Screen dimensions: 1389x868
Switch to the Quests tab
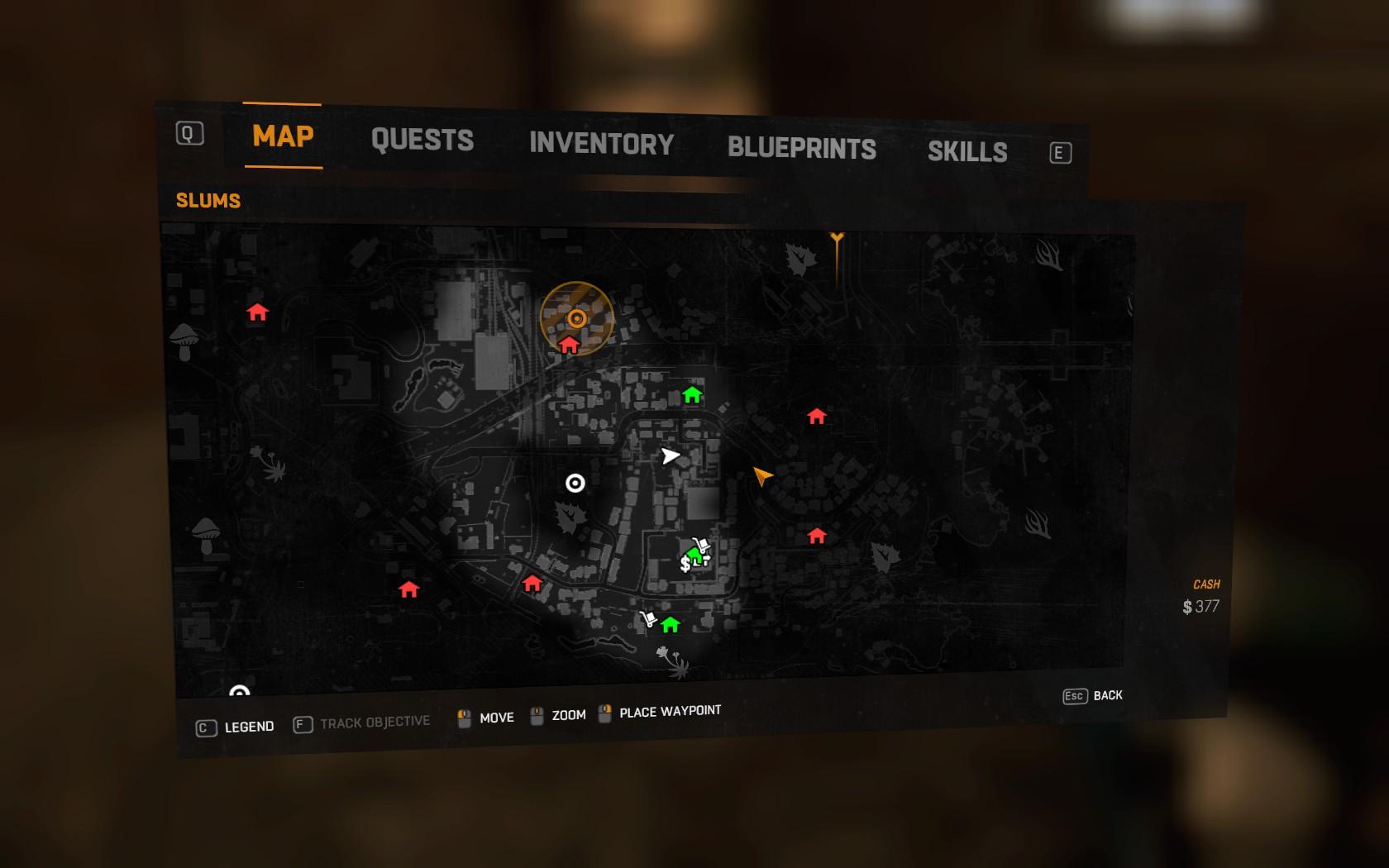click(422, 140)
